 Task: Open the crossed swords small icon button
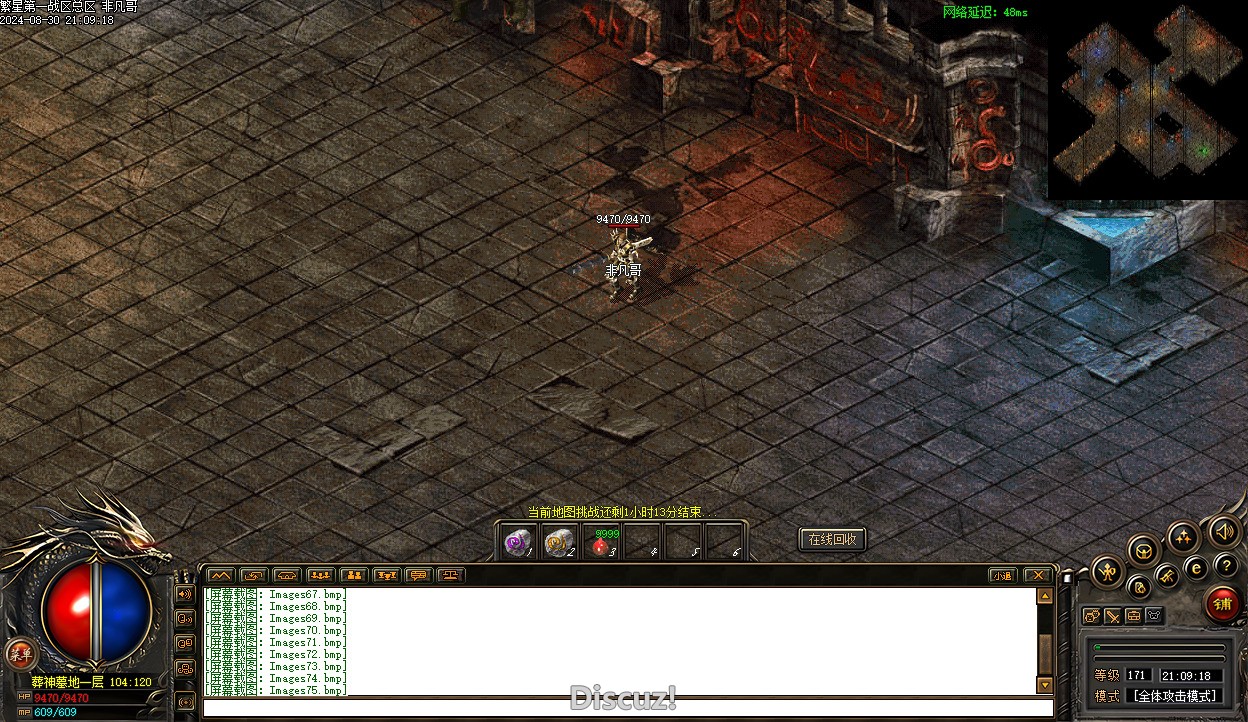tap(1113, 616)
